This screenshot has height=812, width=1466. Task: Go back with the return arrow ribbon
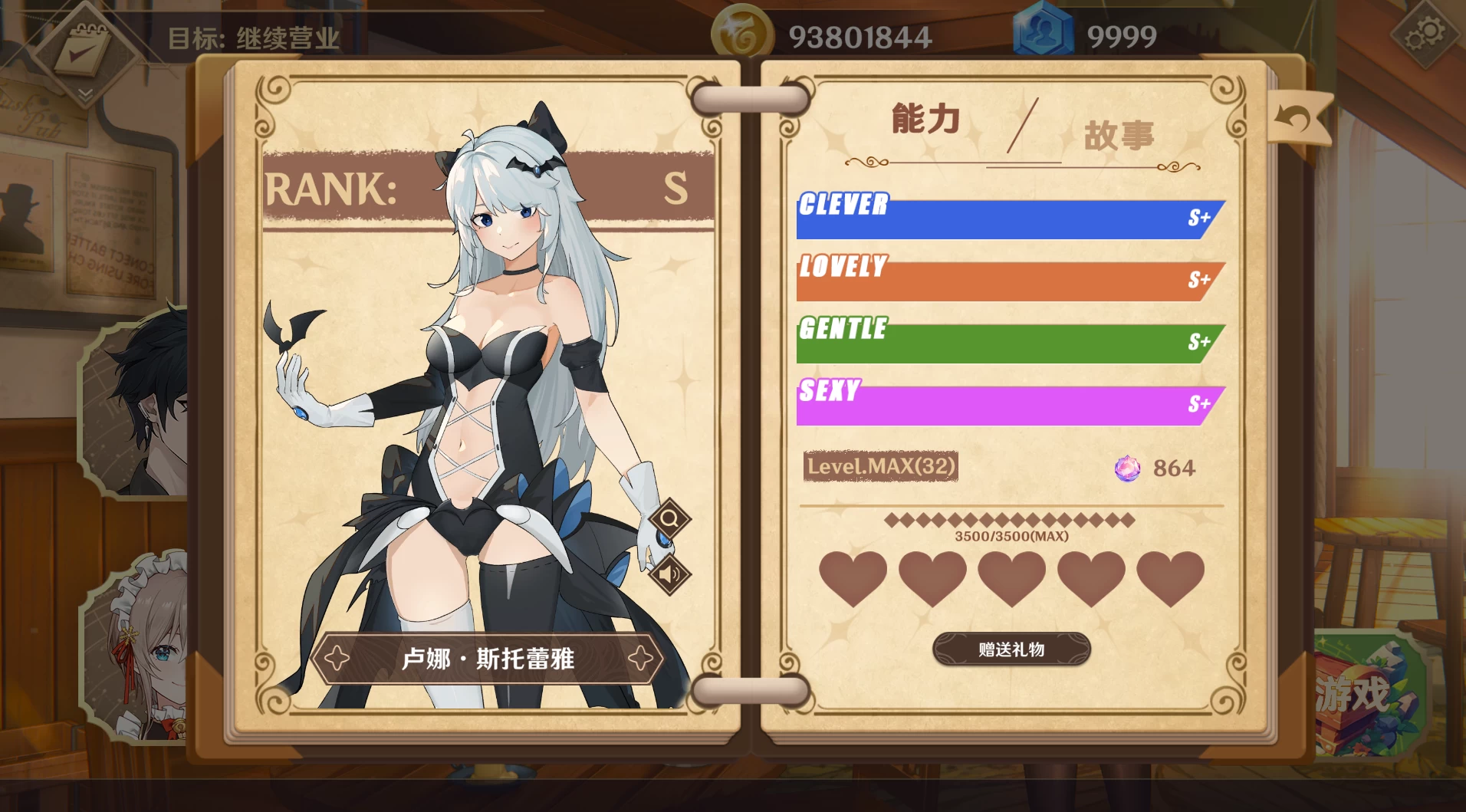1298,119
